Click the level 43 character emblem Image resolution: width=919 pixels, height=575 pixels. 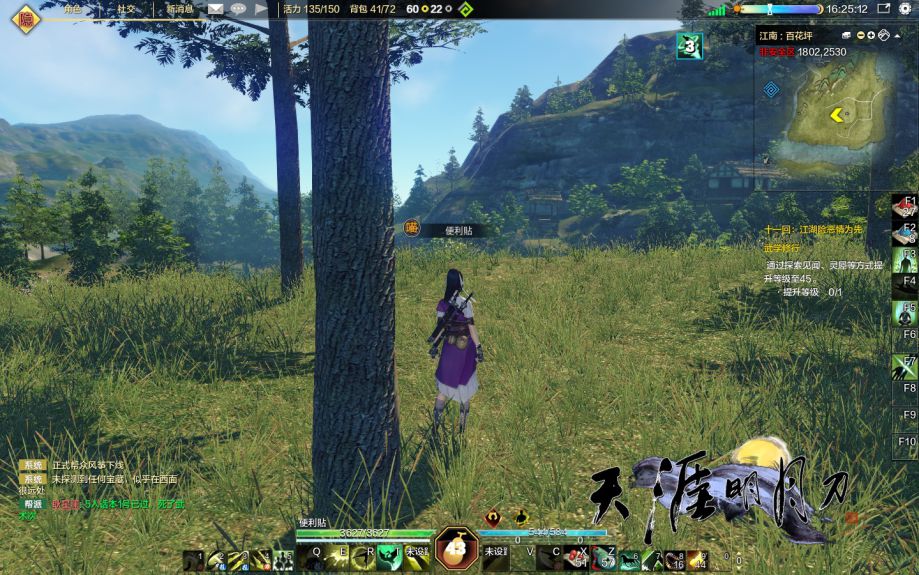click(454, 547)
